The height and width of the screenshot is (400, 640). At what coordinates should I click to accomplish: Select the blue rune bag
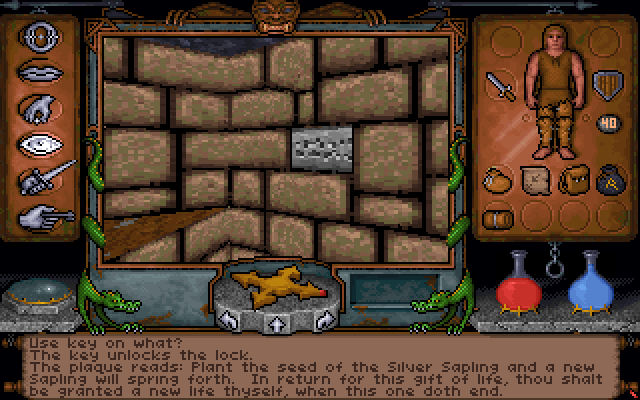pyautogui.click(x=607, y=181)
